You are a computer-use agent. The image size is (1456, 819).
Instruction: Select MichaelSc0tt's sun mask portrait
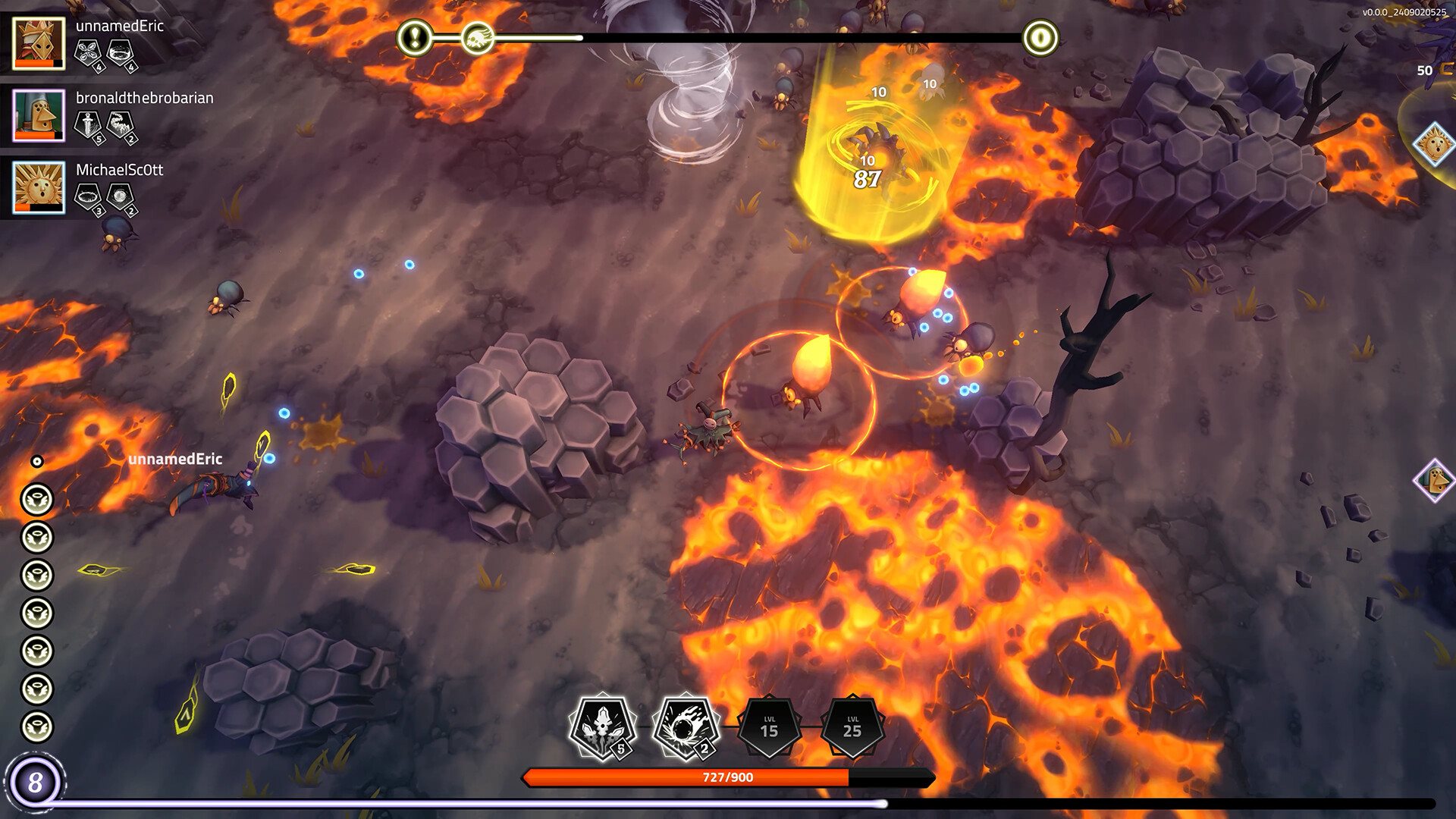point(39,187)
